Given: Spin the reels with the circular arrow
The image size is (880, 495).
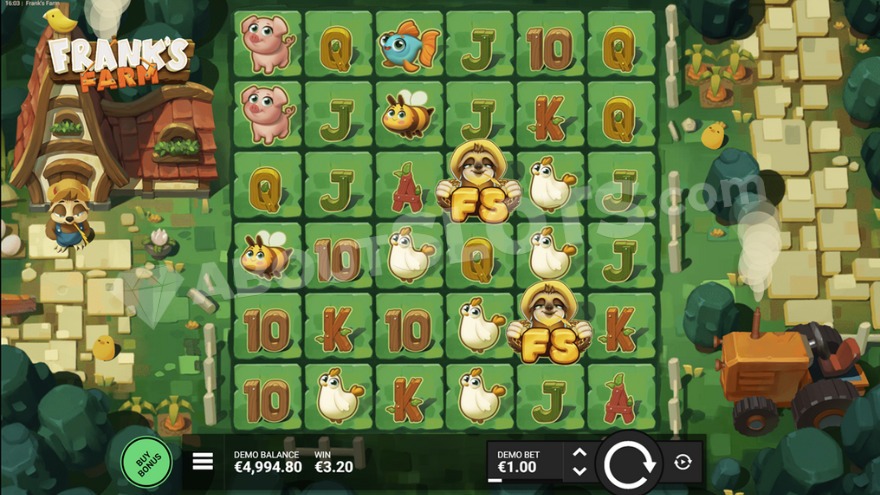Looking at the screenshot, I should coord(630,462).
